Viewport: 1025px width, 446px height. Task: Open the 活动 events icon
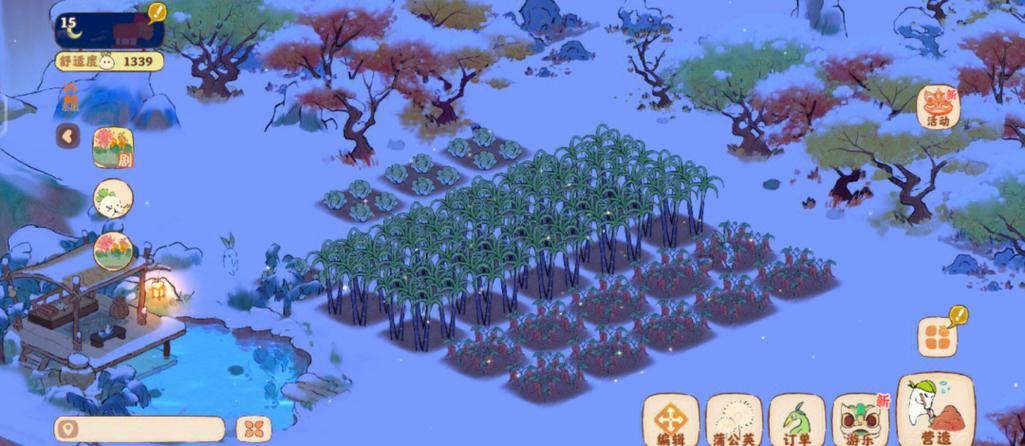click(x=938, y=107)
